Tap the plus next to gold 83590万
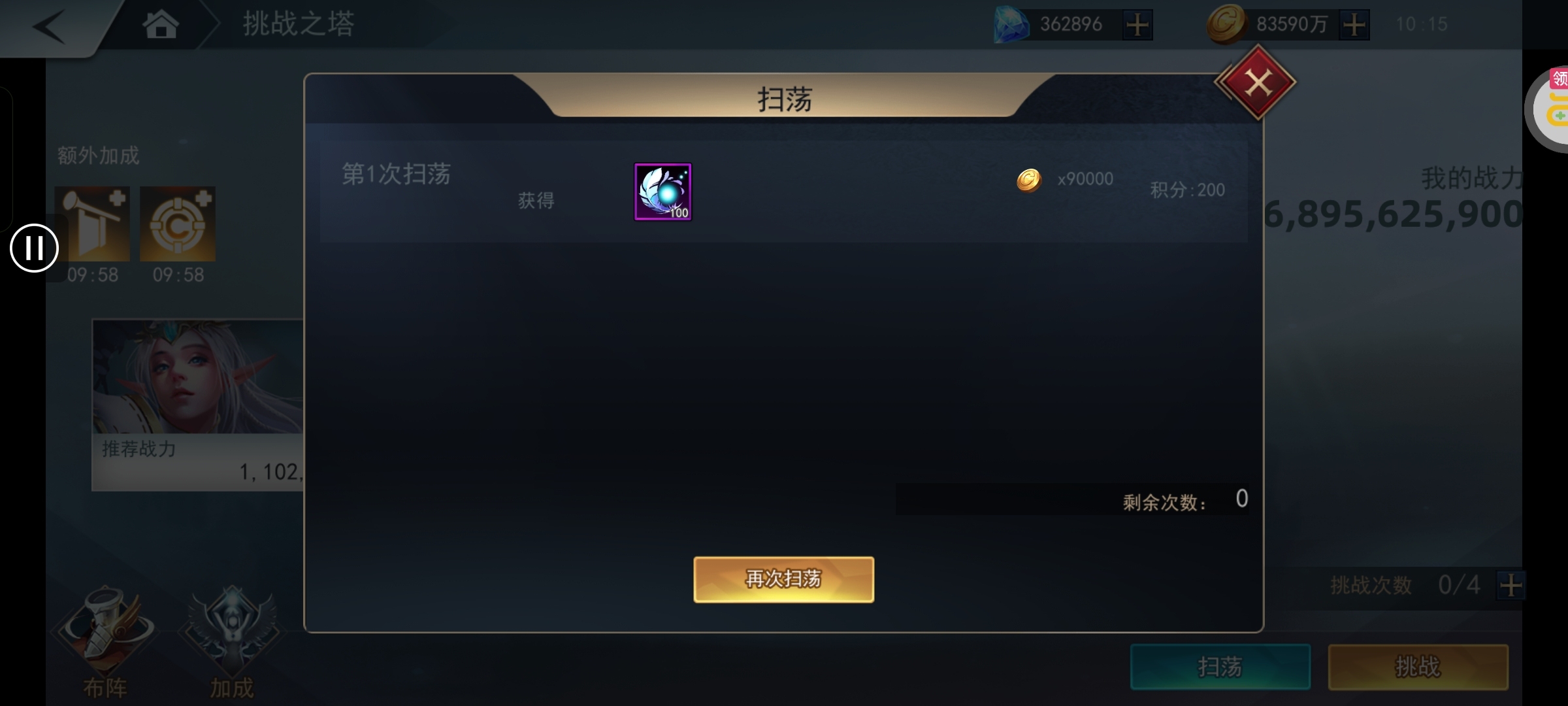This screenshot has width=1568, height=706. click(1354, 25)
